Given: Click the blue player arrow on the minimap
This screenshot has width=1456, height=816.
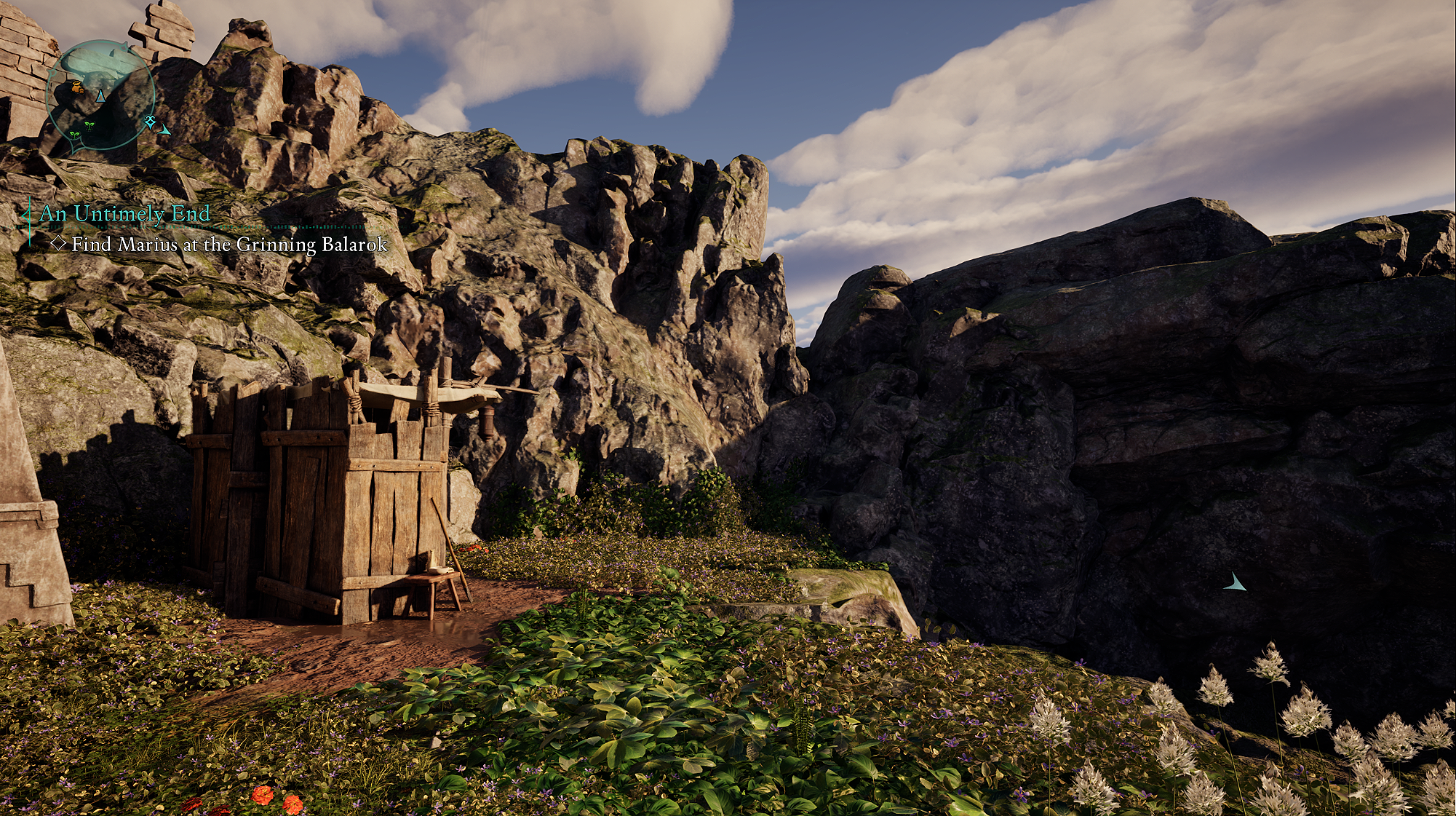Looking at the screenshot, I should tap(101, 95).
